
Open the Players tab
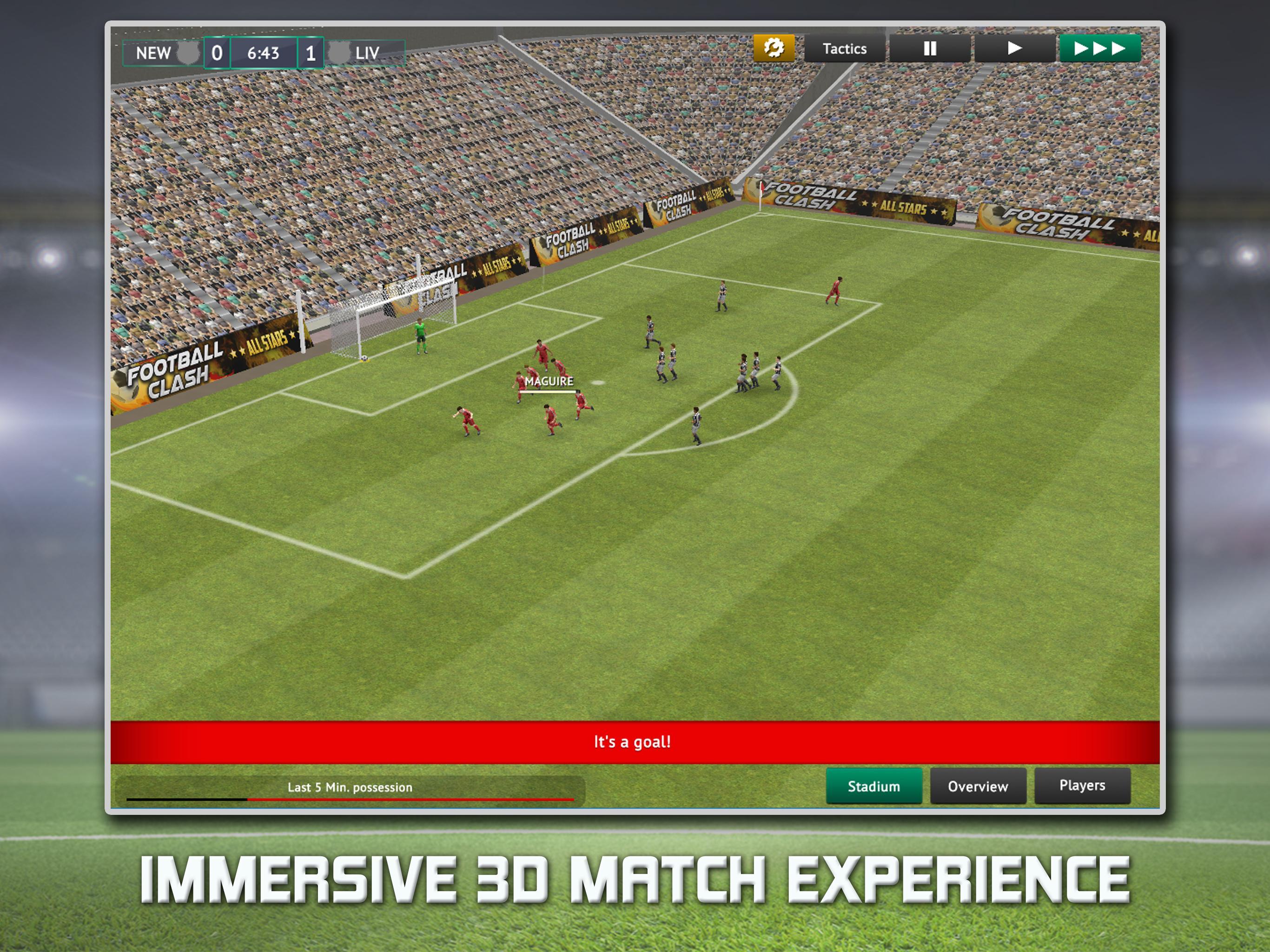[1082, 785]
